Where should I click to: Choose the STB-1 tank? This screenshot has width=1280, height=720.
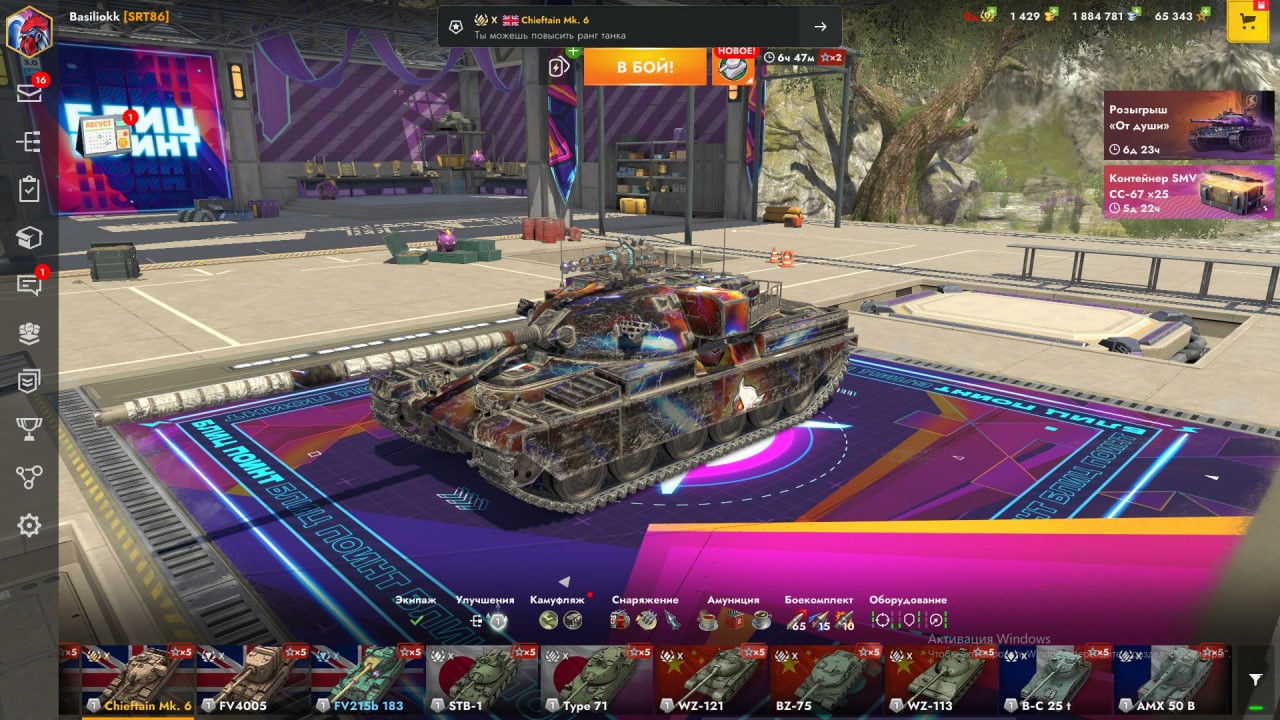pos(482,680)
